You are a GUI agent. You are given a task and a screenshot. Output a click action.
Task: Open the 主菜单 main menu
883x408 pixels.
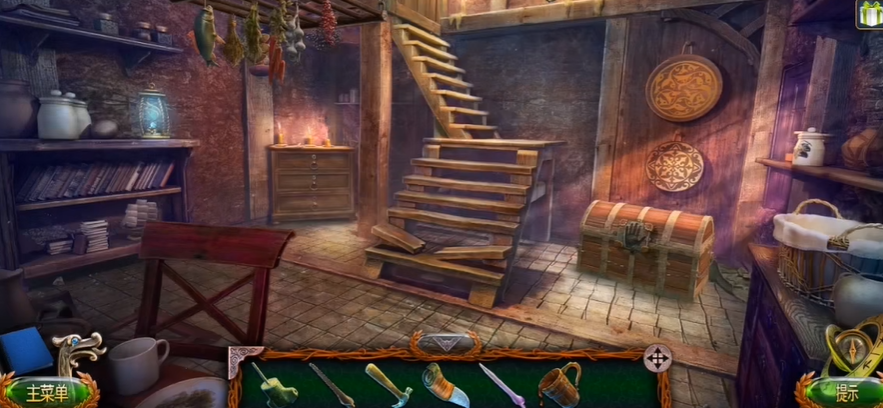[x=48, y=390]
